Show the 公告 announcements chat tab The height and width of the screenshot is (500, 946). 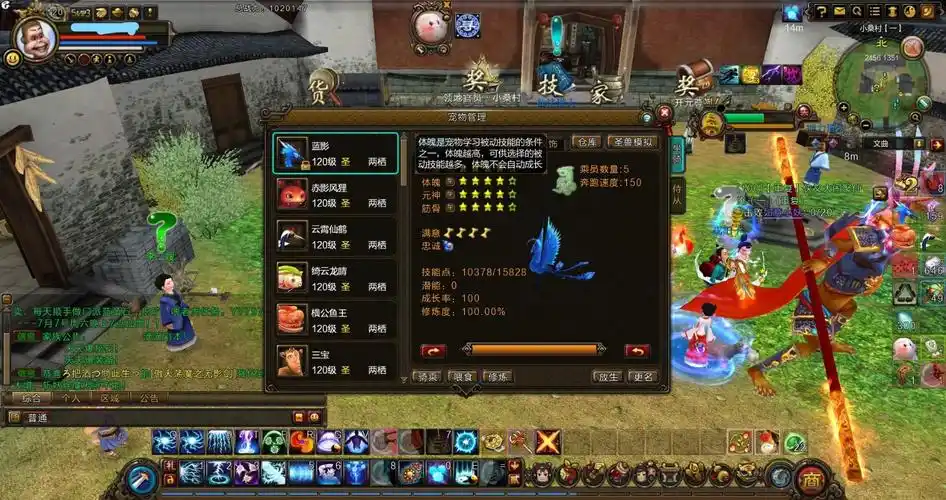[x=148, y=398]
